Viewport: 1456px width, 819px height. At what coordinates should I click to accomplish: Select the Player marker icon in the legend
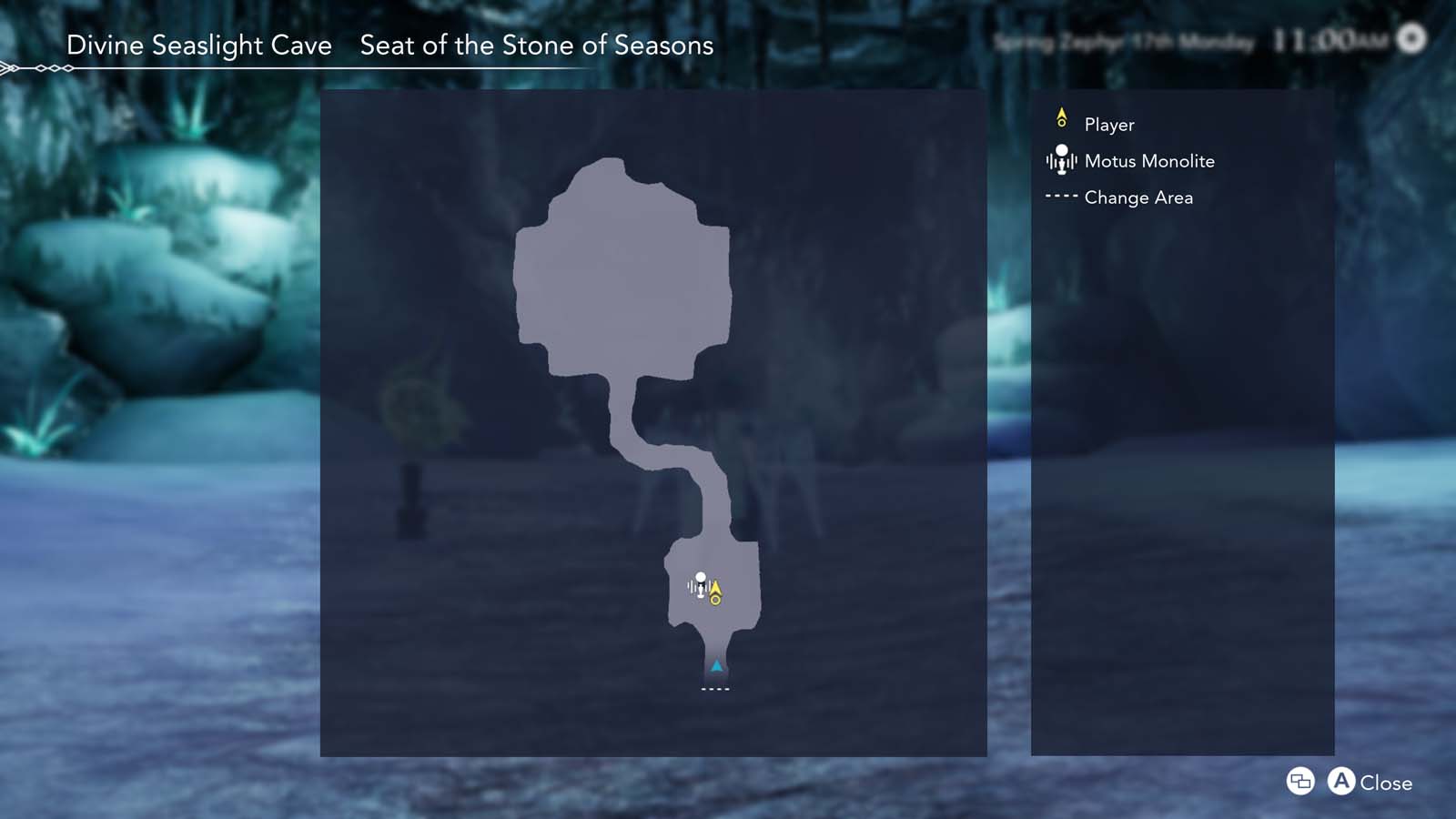1062,119
